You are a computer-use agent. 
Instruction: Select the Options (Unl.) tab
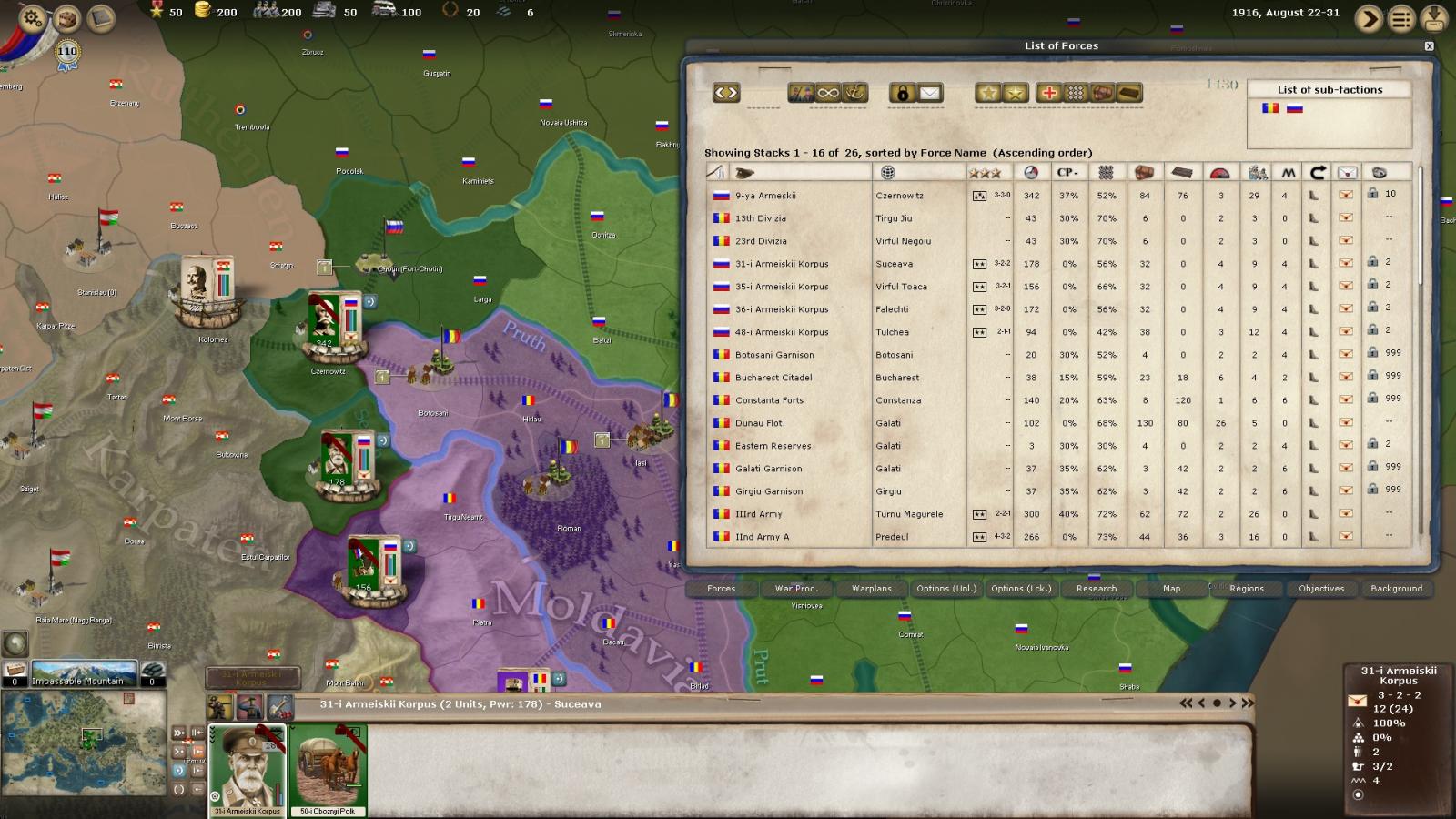[x=945, y=589]
